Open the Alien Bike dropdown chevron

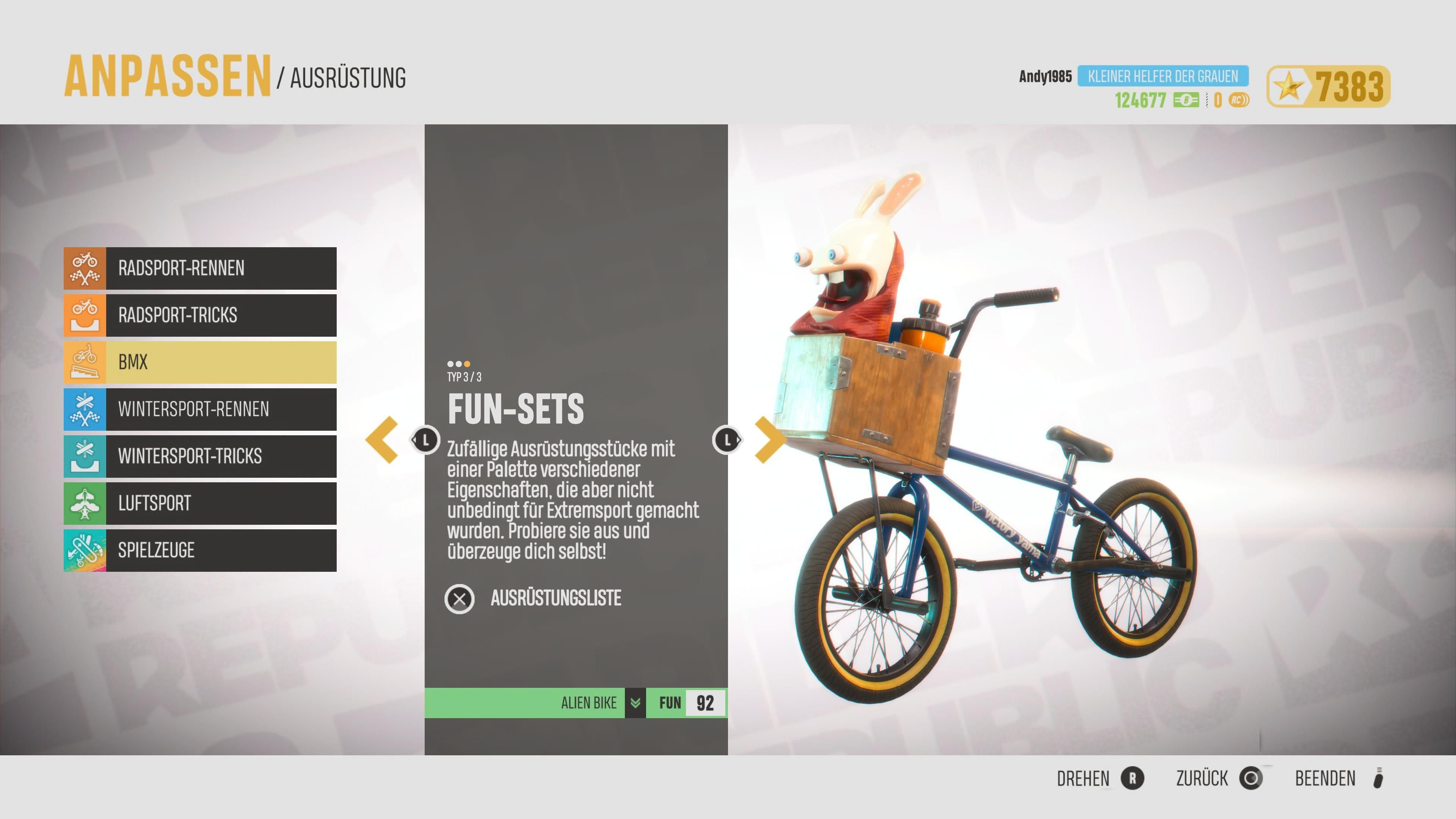(635, 703)
